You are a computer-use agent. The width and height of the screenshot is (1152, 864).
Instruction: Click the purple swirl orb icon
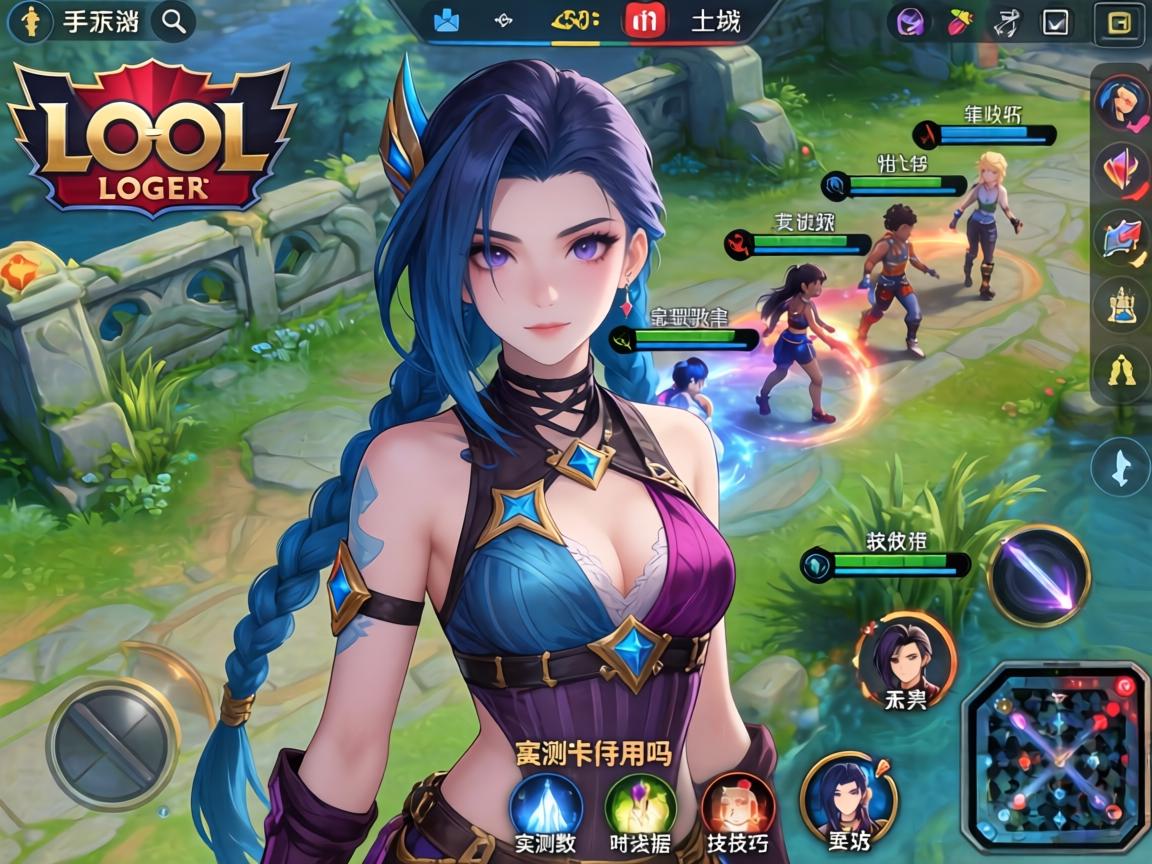click(911, 21)
